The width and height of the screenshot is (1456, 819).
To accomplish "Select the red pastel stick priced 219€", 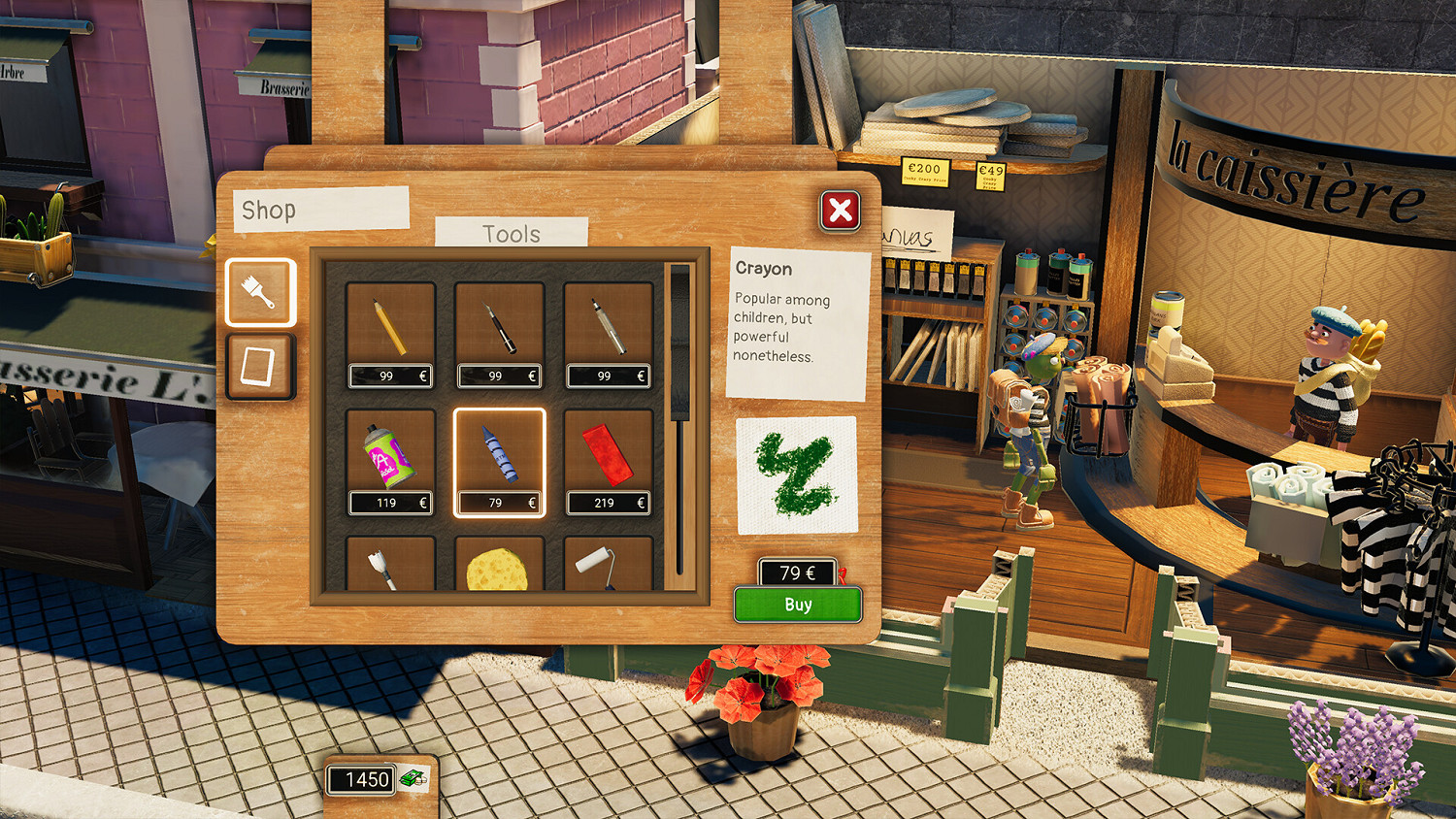I will point(608,454).
